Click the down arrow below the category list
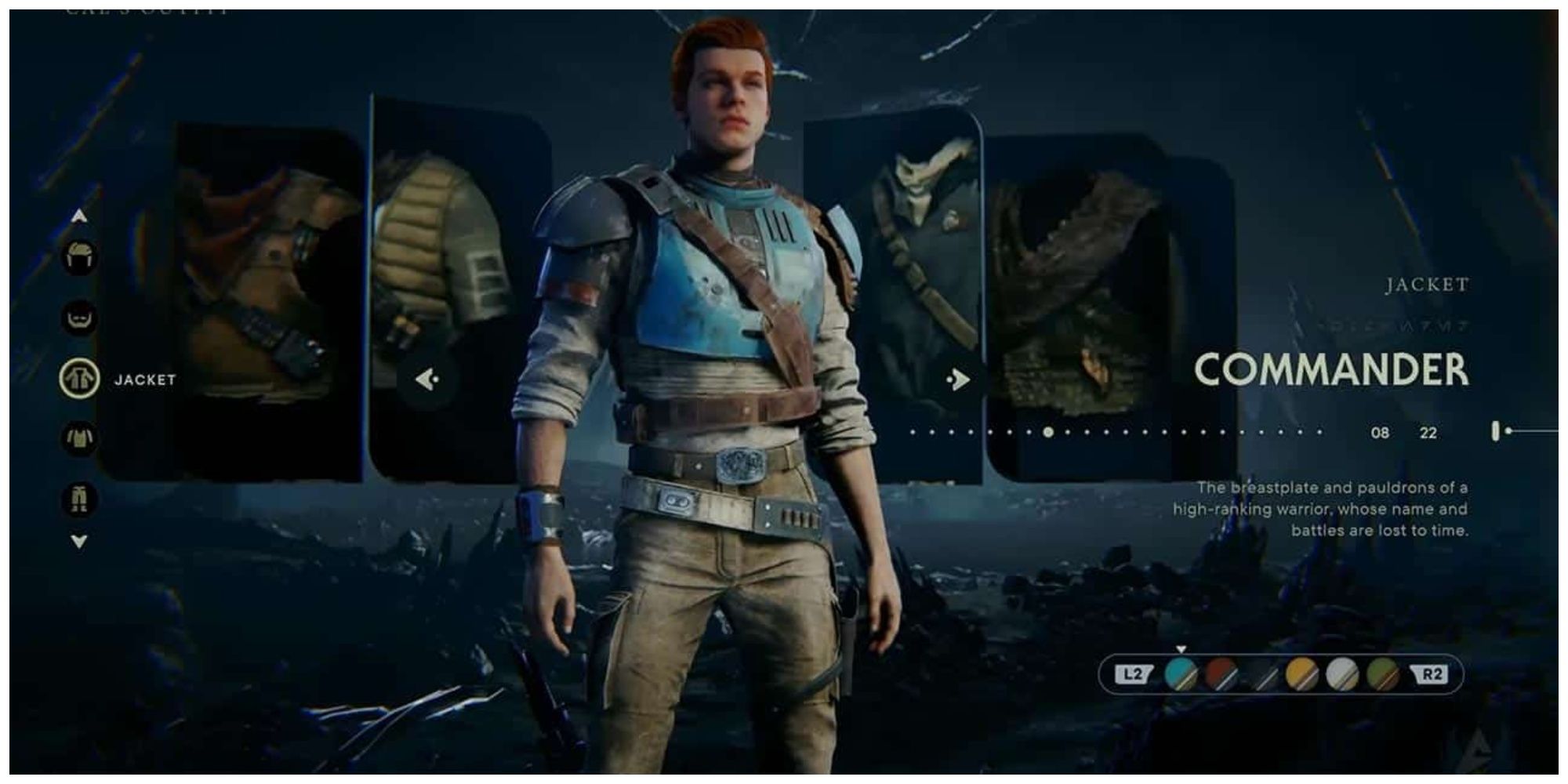The image size is (1568, 784). pos(78,539)
